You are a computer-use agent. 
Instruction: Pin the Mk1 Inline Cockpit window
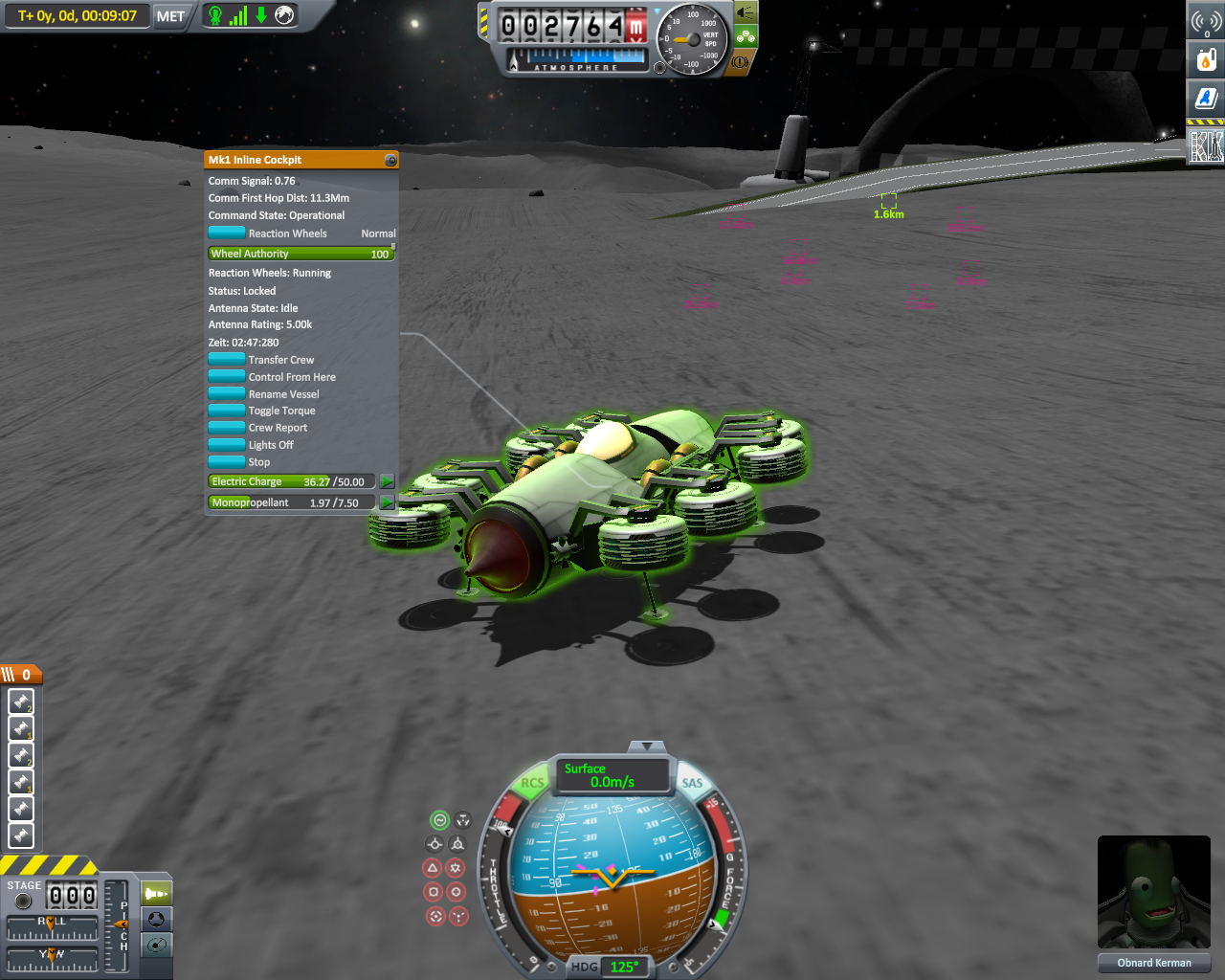point(390,160)
